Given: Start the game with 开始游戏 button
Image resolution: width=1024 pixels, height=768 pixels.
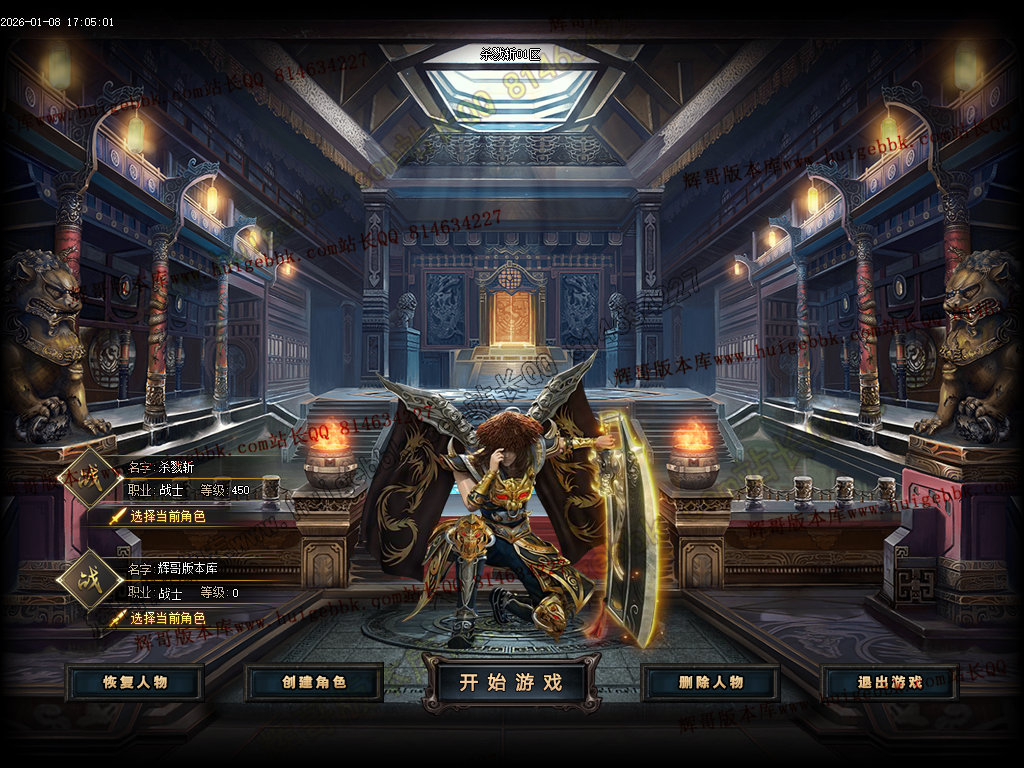Looking at the screenshot, I should [x=511, y=683].
